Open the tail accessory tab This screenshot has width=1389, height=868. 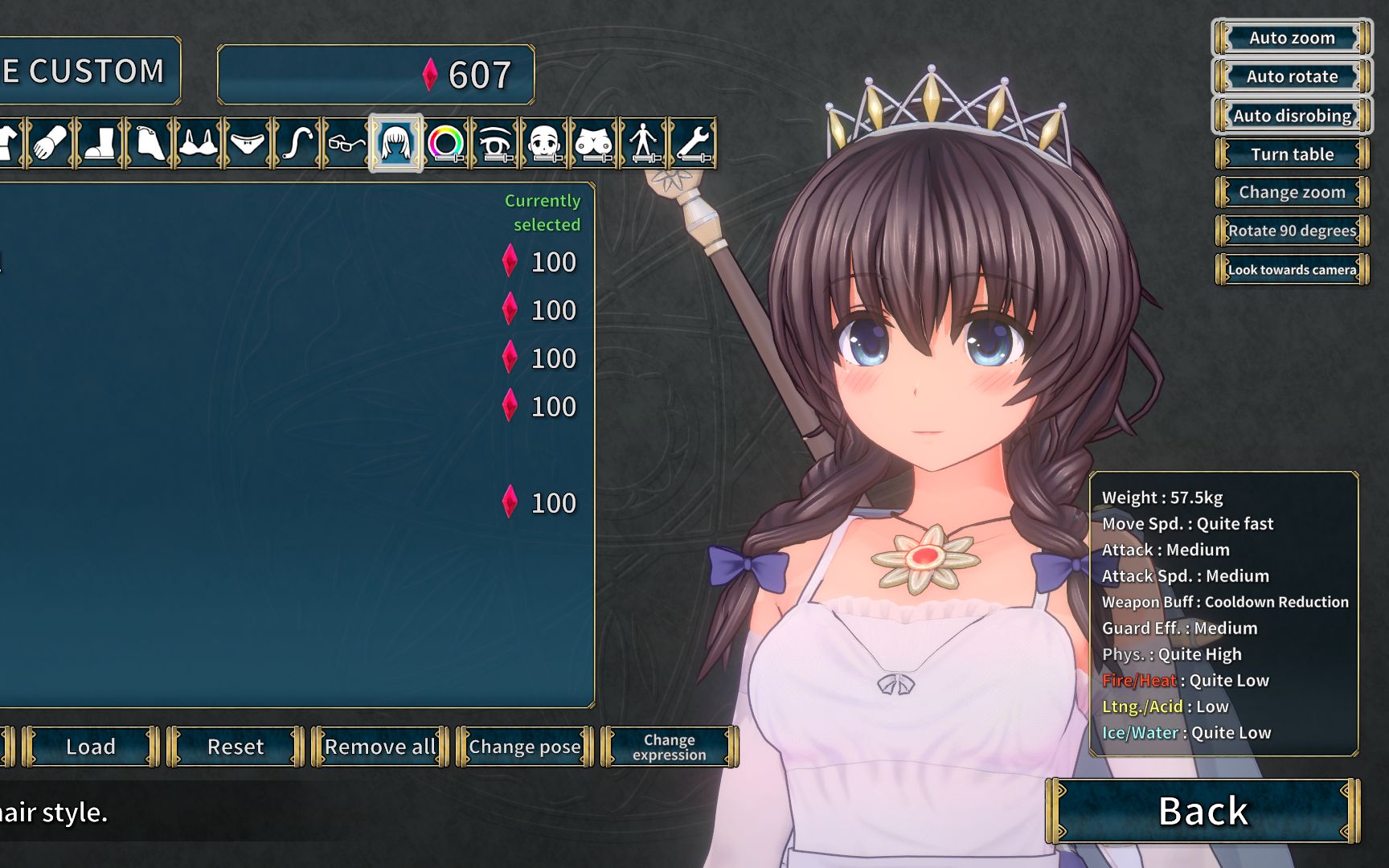297,143
